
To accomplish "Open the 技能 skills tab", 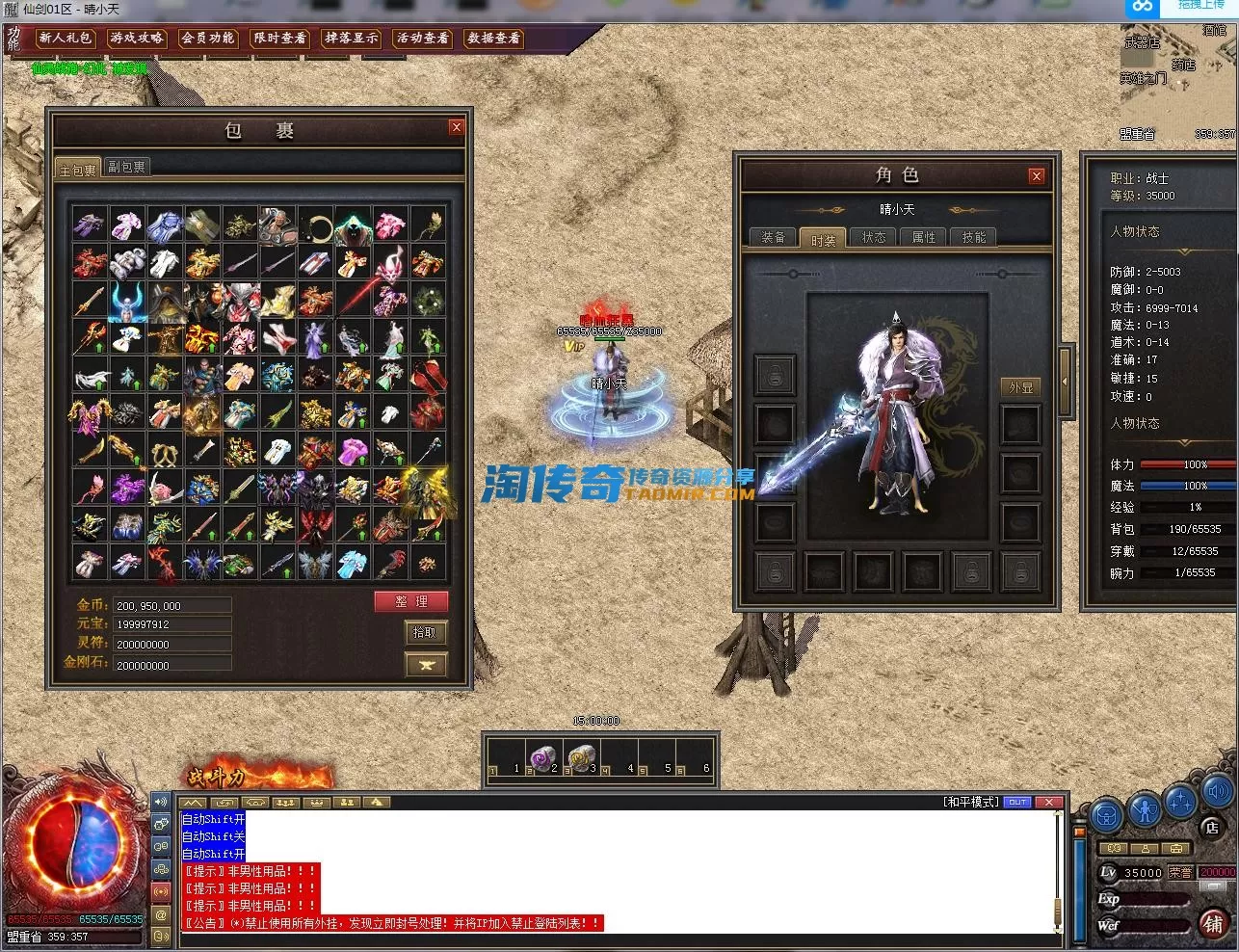I will tap(974, 238).
